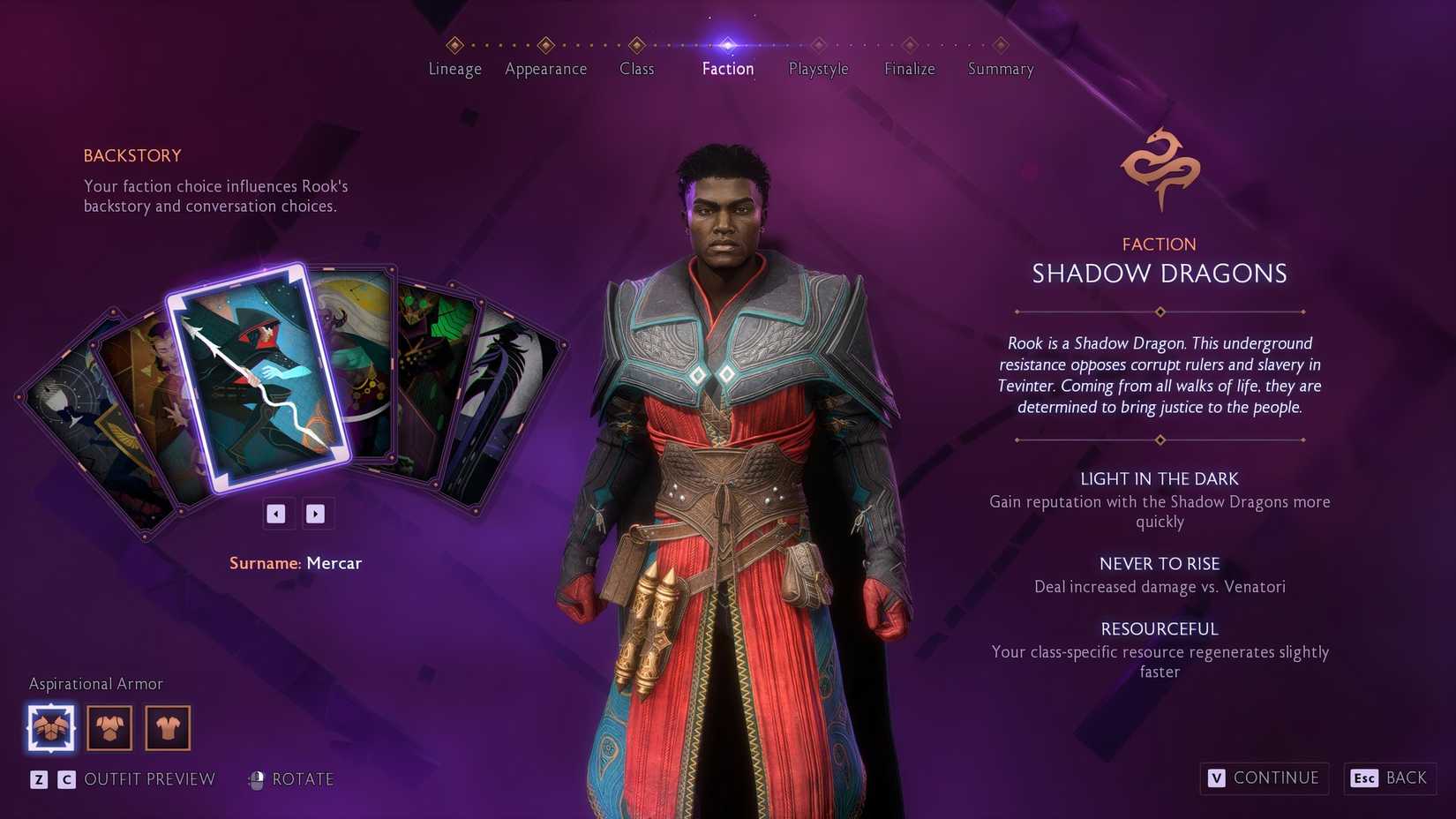Select the casual tunic armor icon

click(x=168, y=726)
